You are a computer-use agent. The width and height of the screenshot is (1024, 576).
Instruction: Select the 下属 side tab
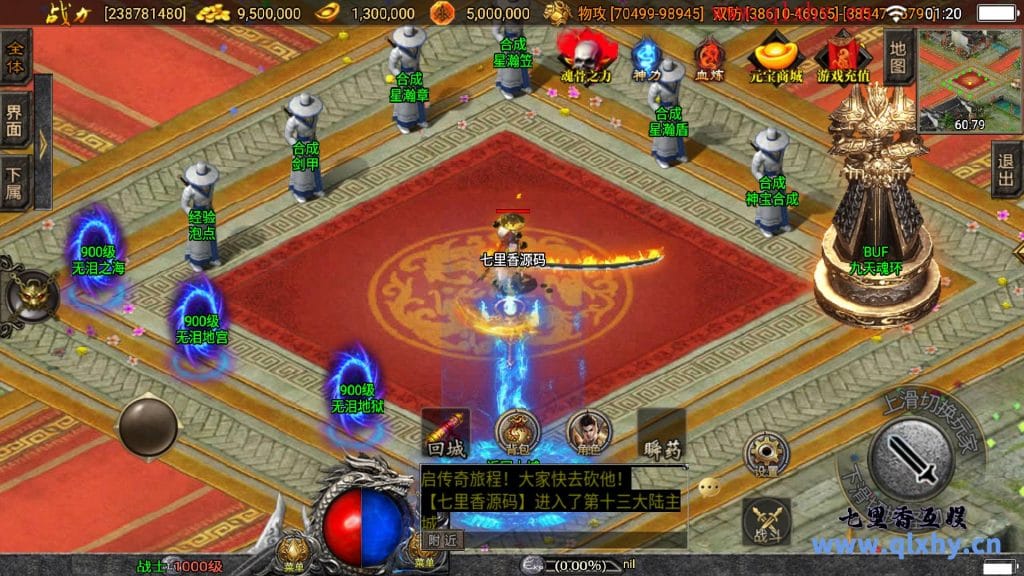[x=15, y=182]
